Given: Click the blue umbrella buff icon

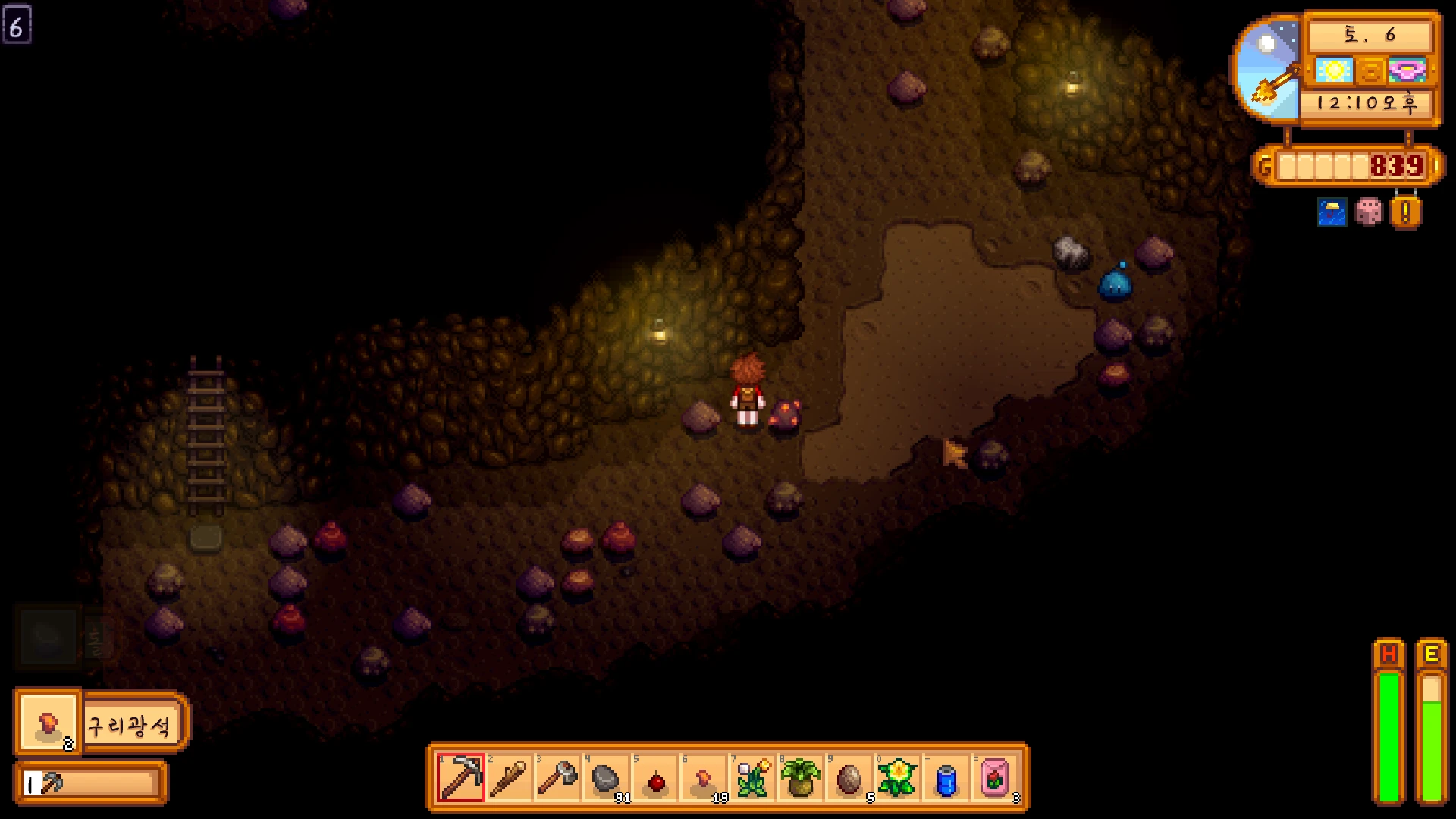Looking at the screenshot, I should point(1332,212).
